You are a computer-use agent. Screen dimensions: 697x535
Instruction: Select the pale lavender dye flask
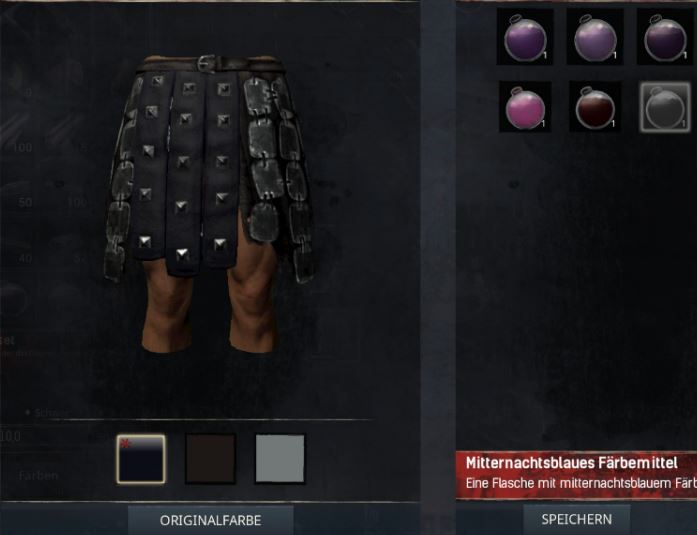(x=593, y=38)
